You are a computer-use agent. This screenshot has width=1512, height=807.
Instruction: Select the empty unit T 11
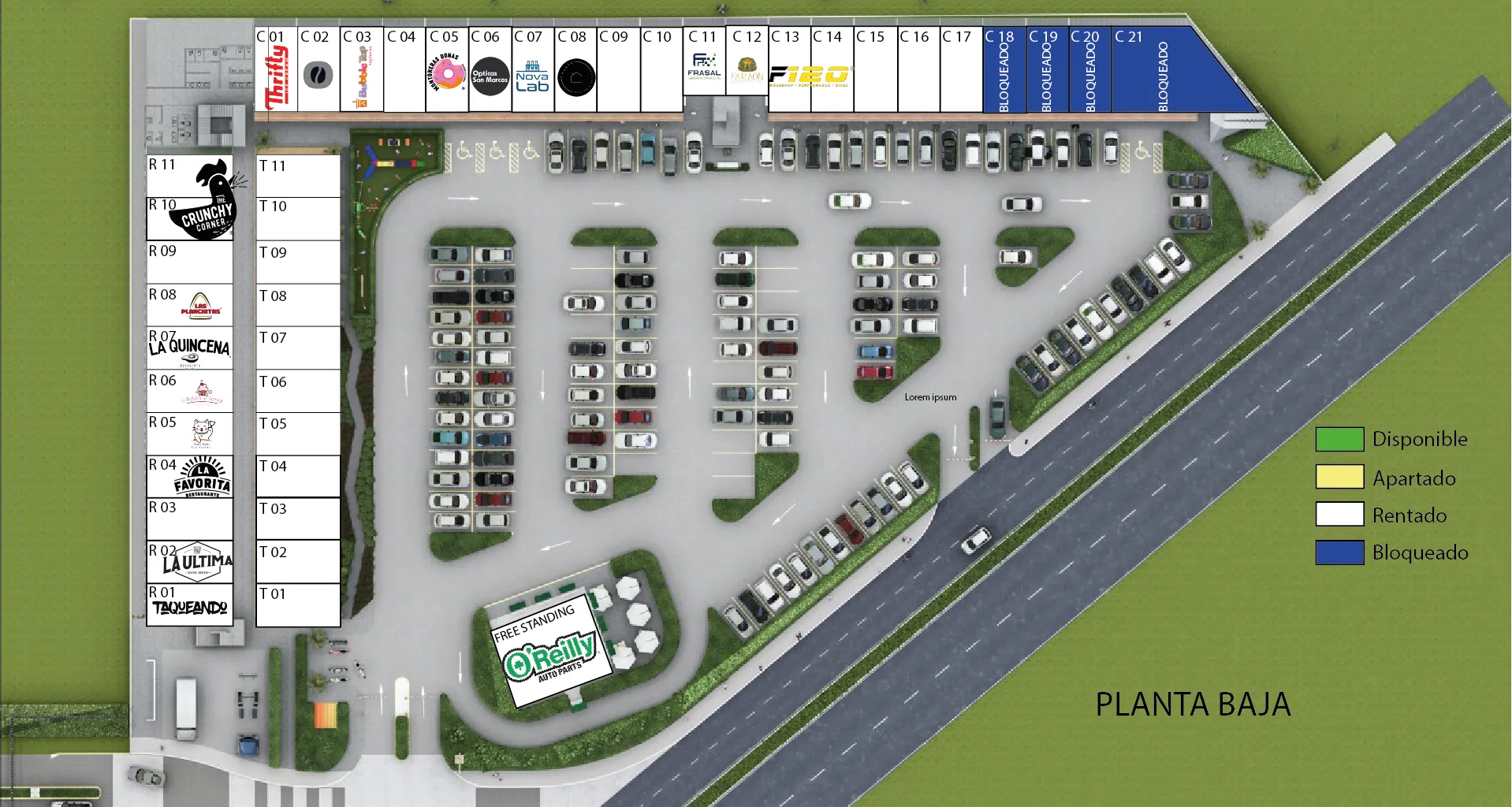[298, 176]
